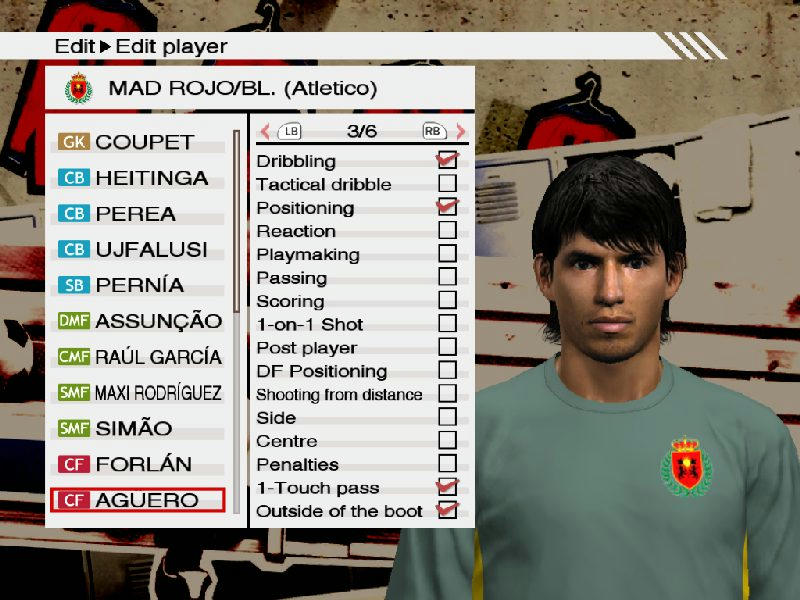
Task: Turn on the Penalties checkbox
Action: [x=447, y=464]
